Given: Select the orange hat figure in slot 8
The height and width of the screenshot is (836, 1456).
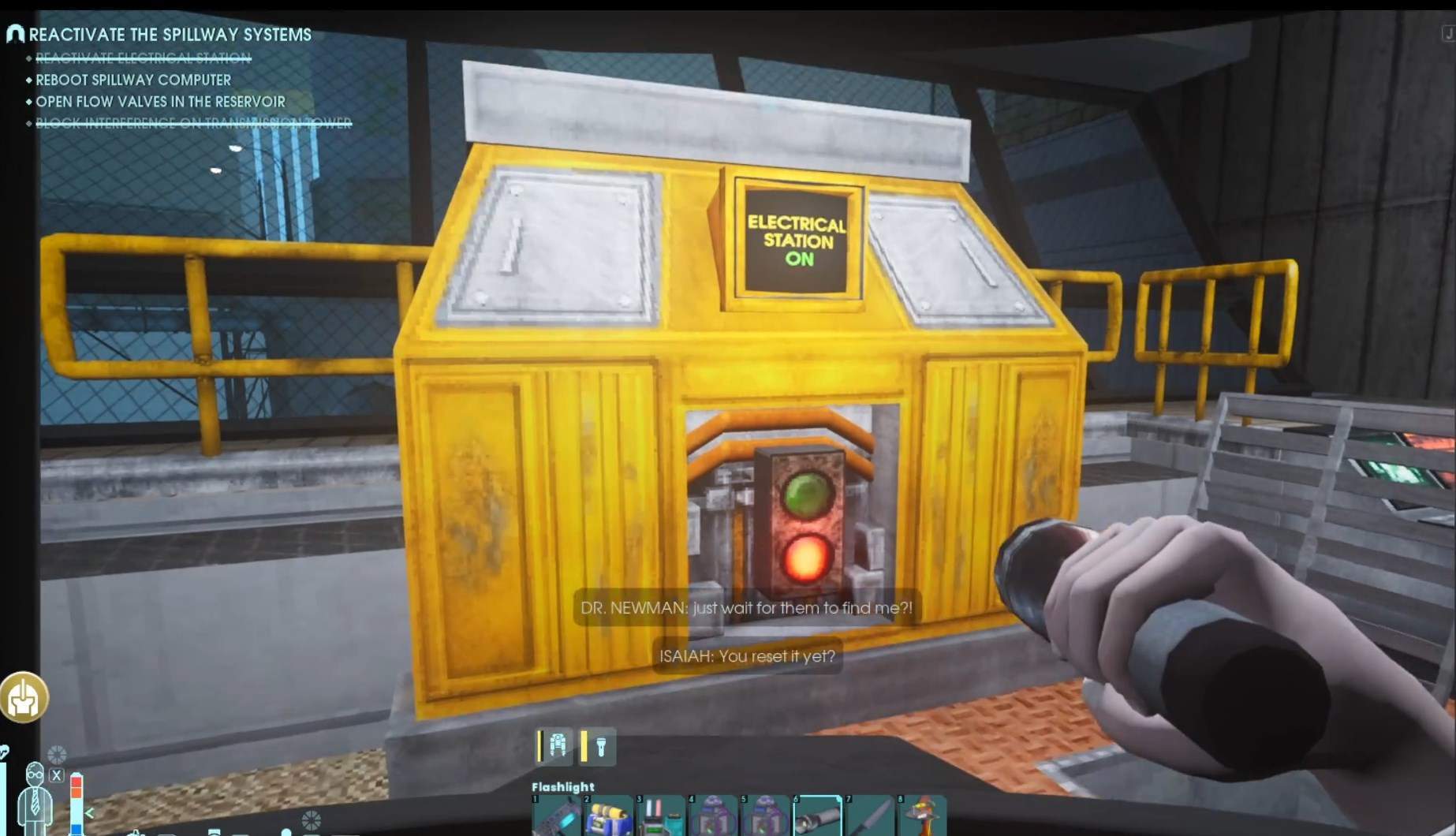Looking at the screenshot, I should pyautogui.click(x=921, y=817).
